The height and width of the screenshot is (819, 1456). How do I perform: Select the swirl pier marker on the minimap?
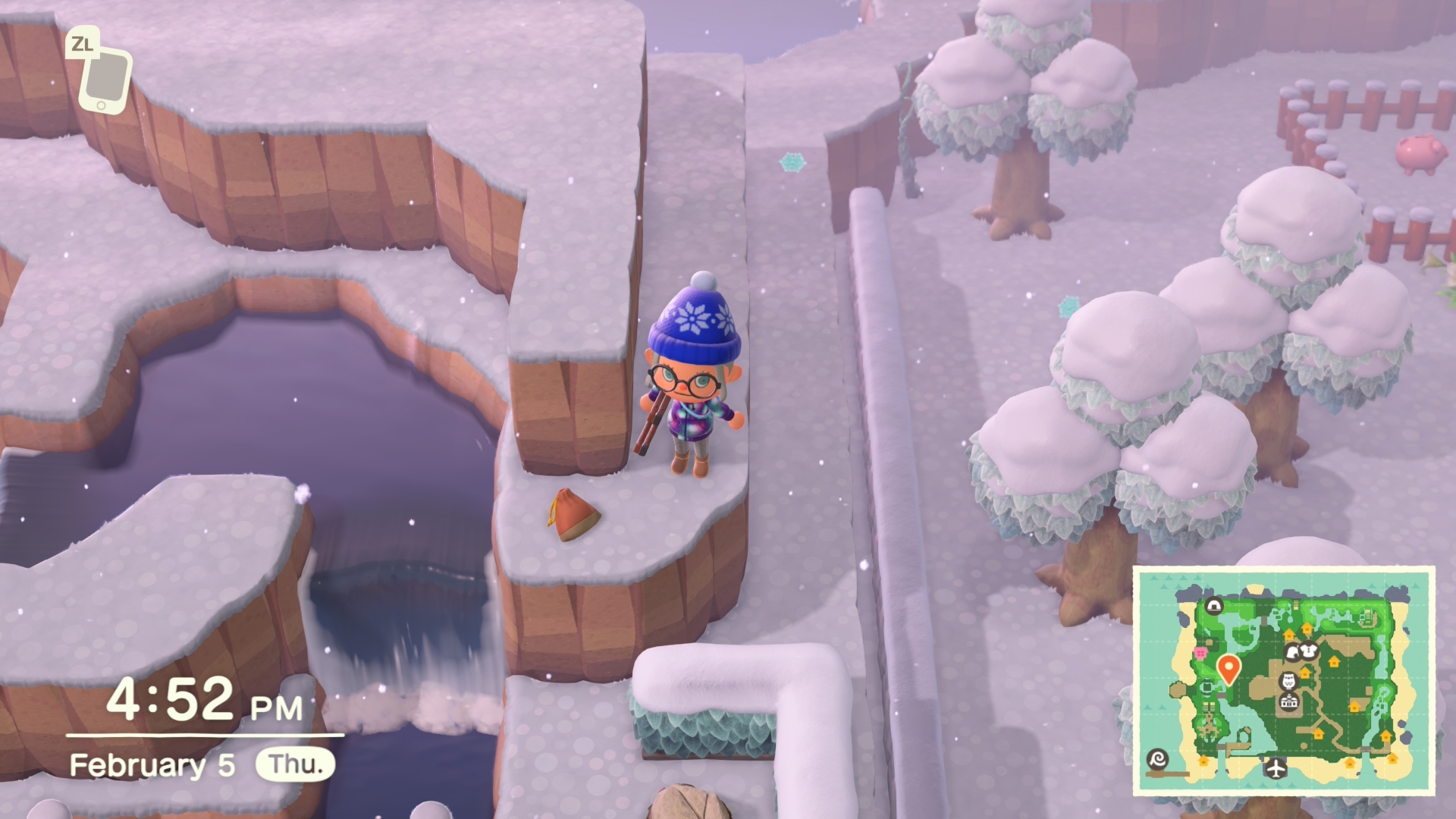click(1158, 759)
